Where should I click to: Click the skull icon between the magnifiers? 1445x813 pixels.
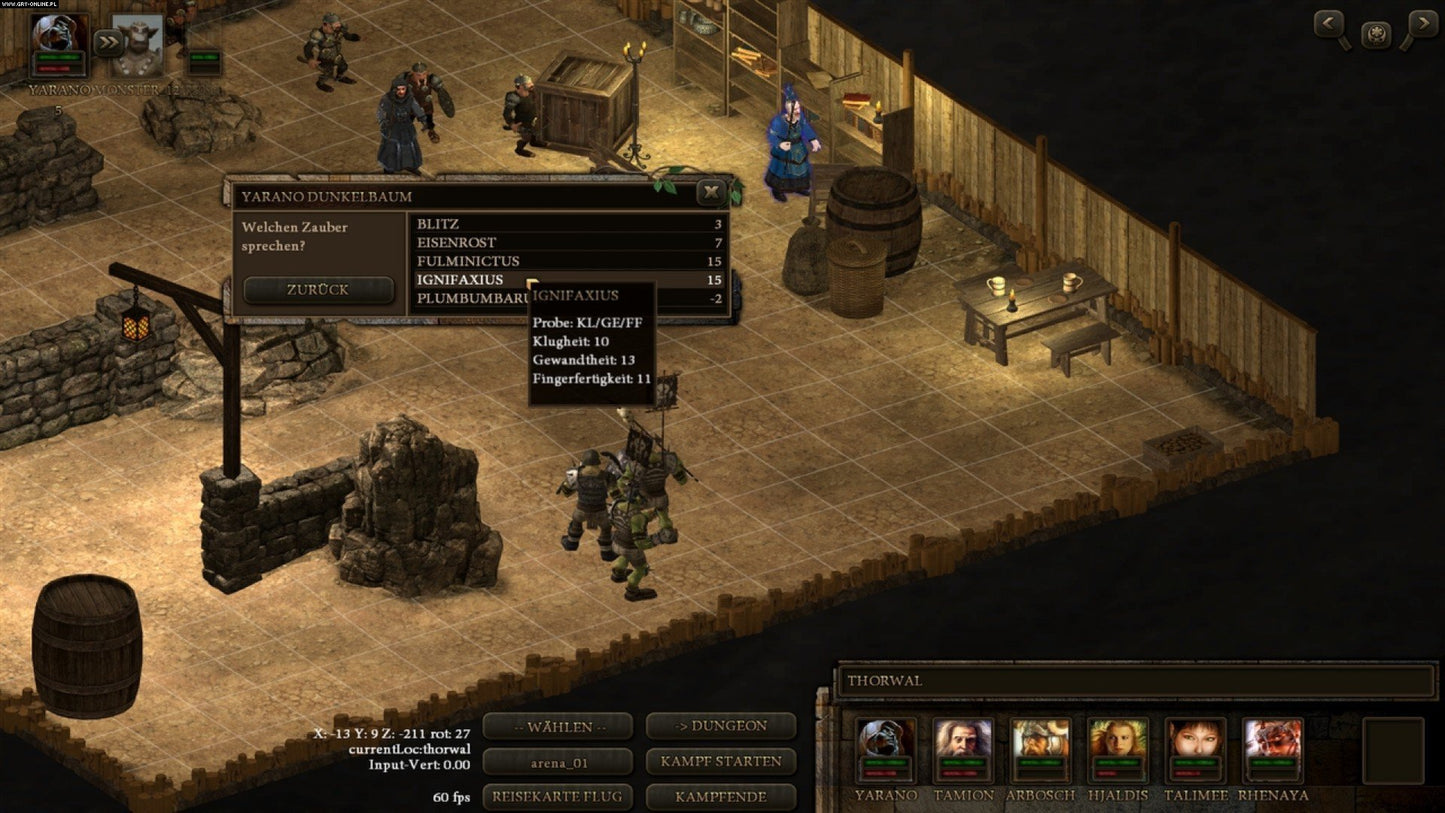(x=1376, y=33)
